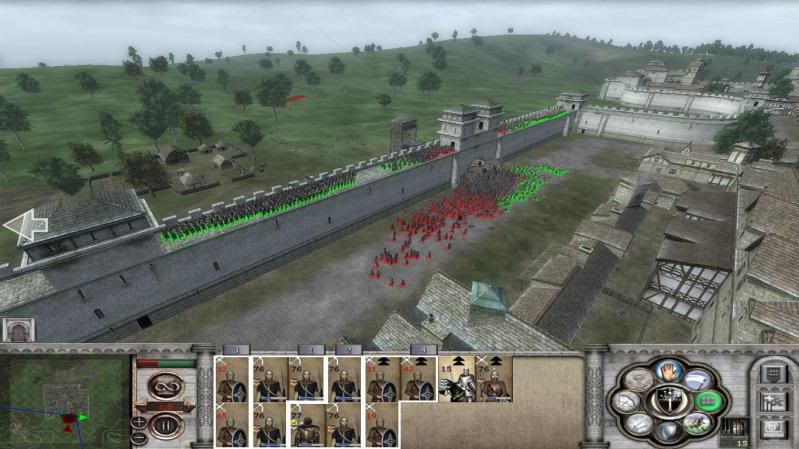Zoom out the minimap with the minus button
This screenshot has height=449, width=799.
[137, 436]
